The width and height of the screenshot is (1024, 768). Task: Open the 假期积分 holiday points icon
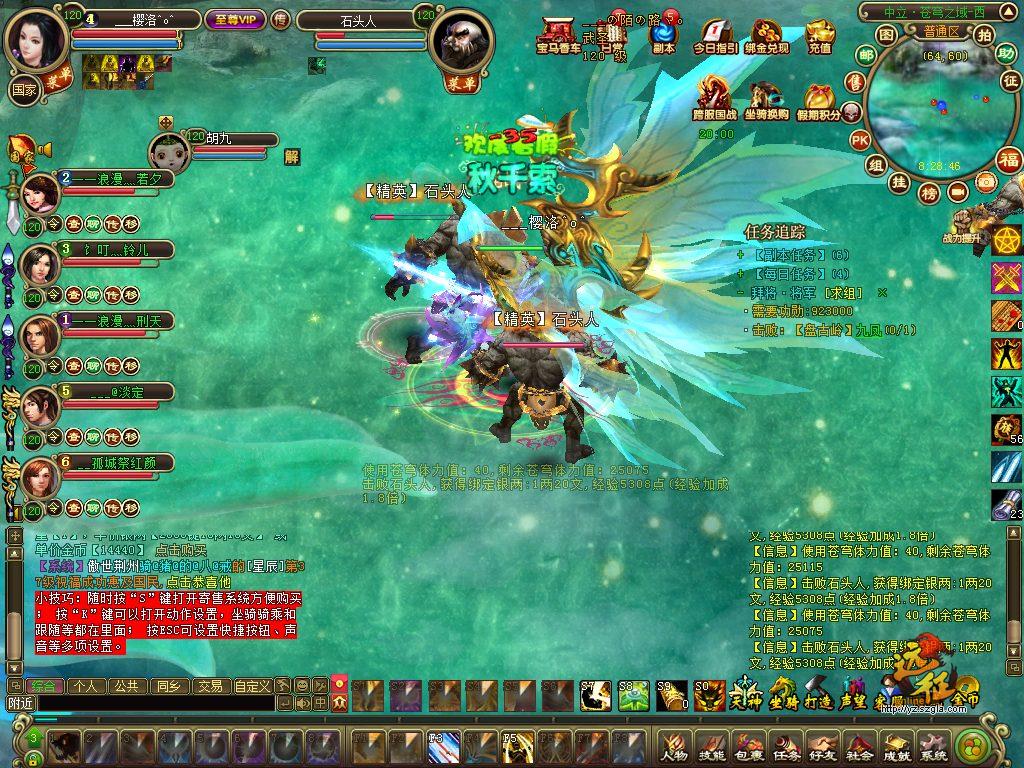tap(821, 100)
